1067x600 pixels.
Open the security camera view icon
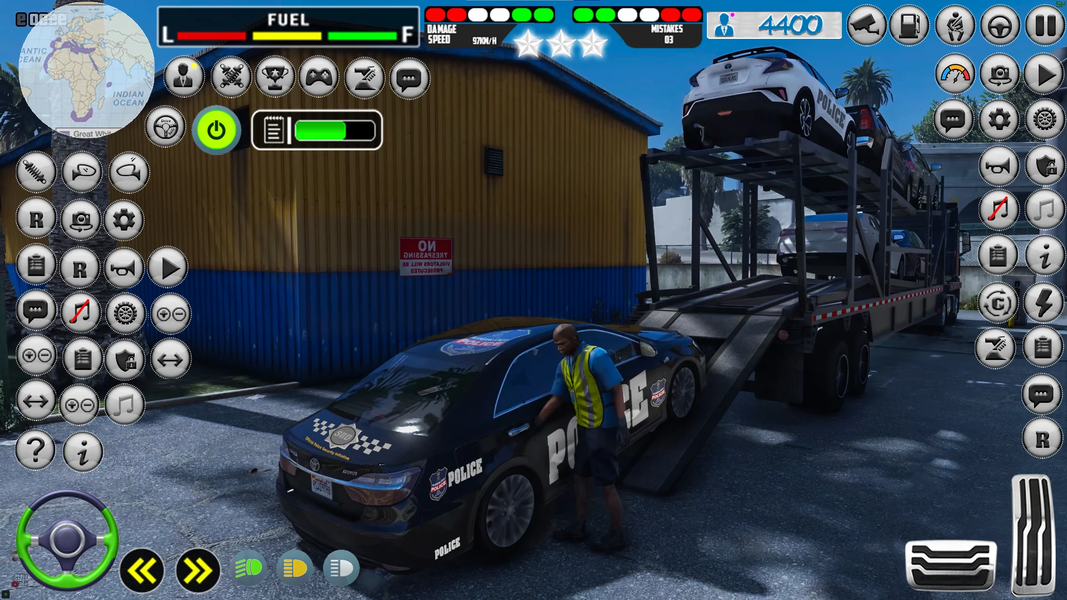866,26
